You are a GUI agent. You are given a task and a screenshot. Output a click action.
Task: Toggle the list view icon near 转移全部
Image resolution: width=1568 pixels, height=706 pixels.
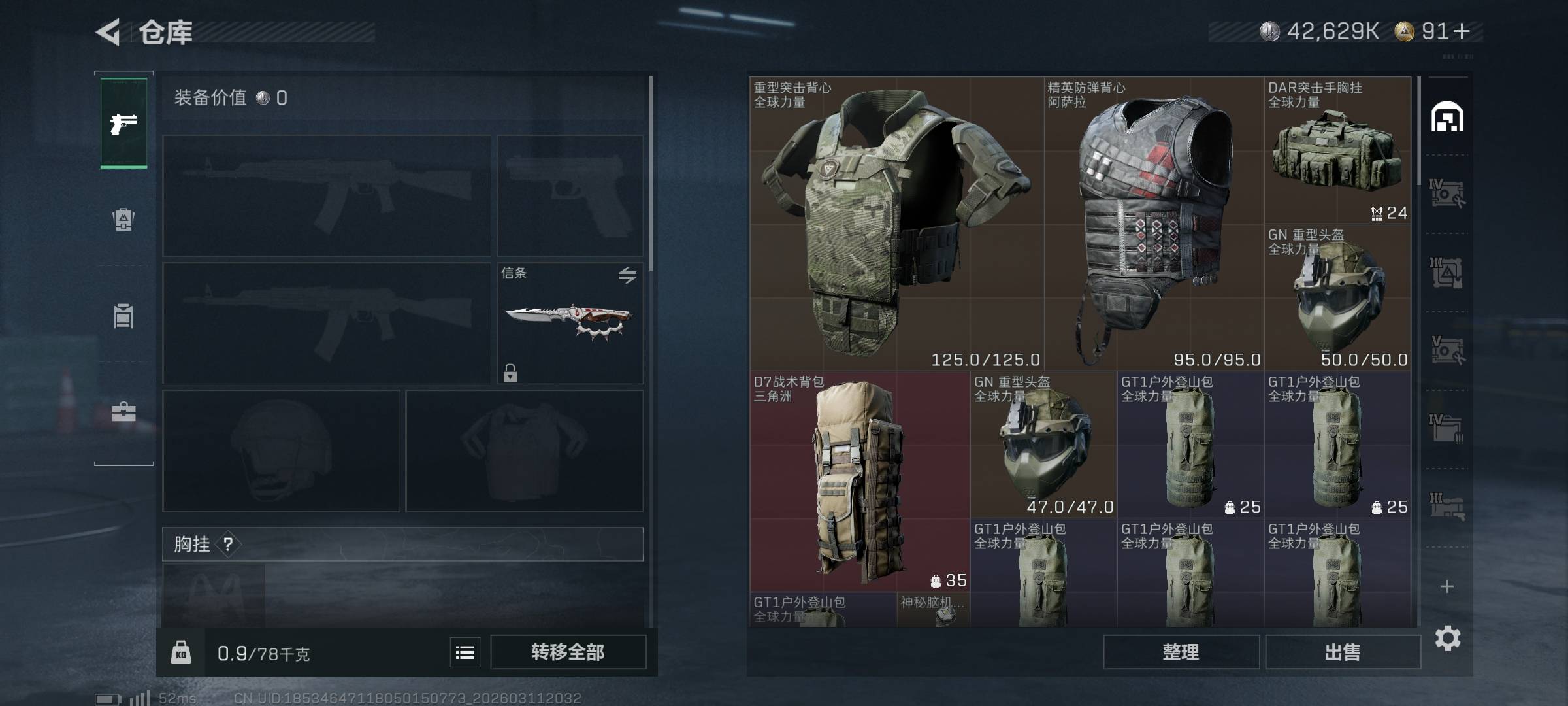tap(465, 652)
